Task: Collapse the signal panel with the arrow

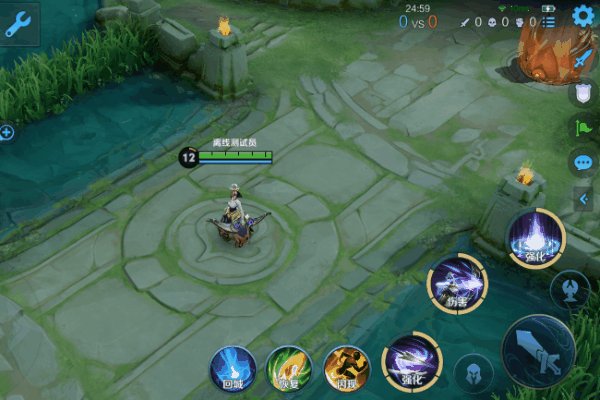Action: (x=584, y=198)
